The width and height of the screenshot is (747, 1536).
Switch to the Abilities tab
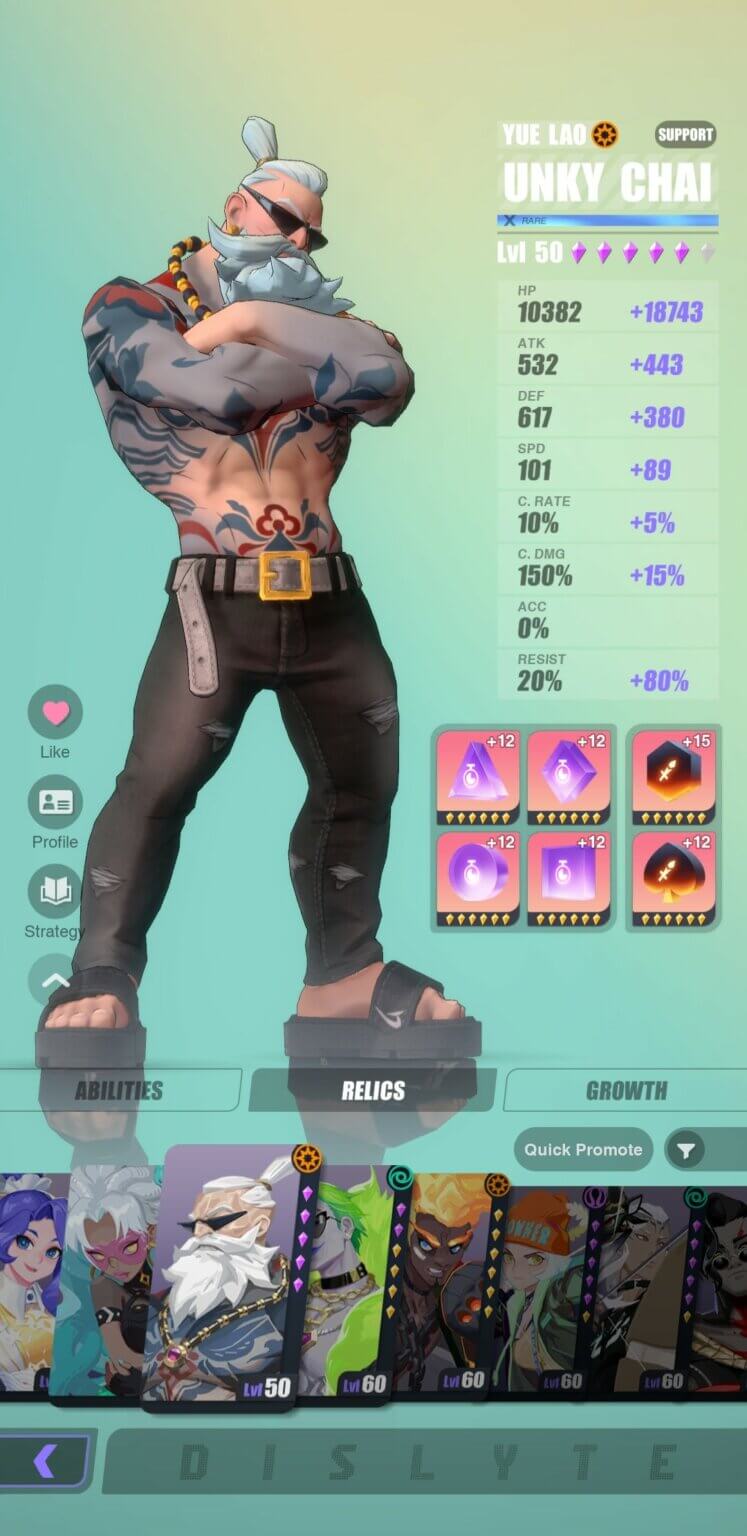pyautogui.click(x=118, y=1091)
